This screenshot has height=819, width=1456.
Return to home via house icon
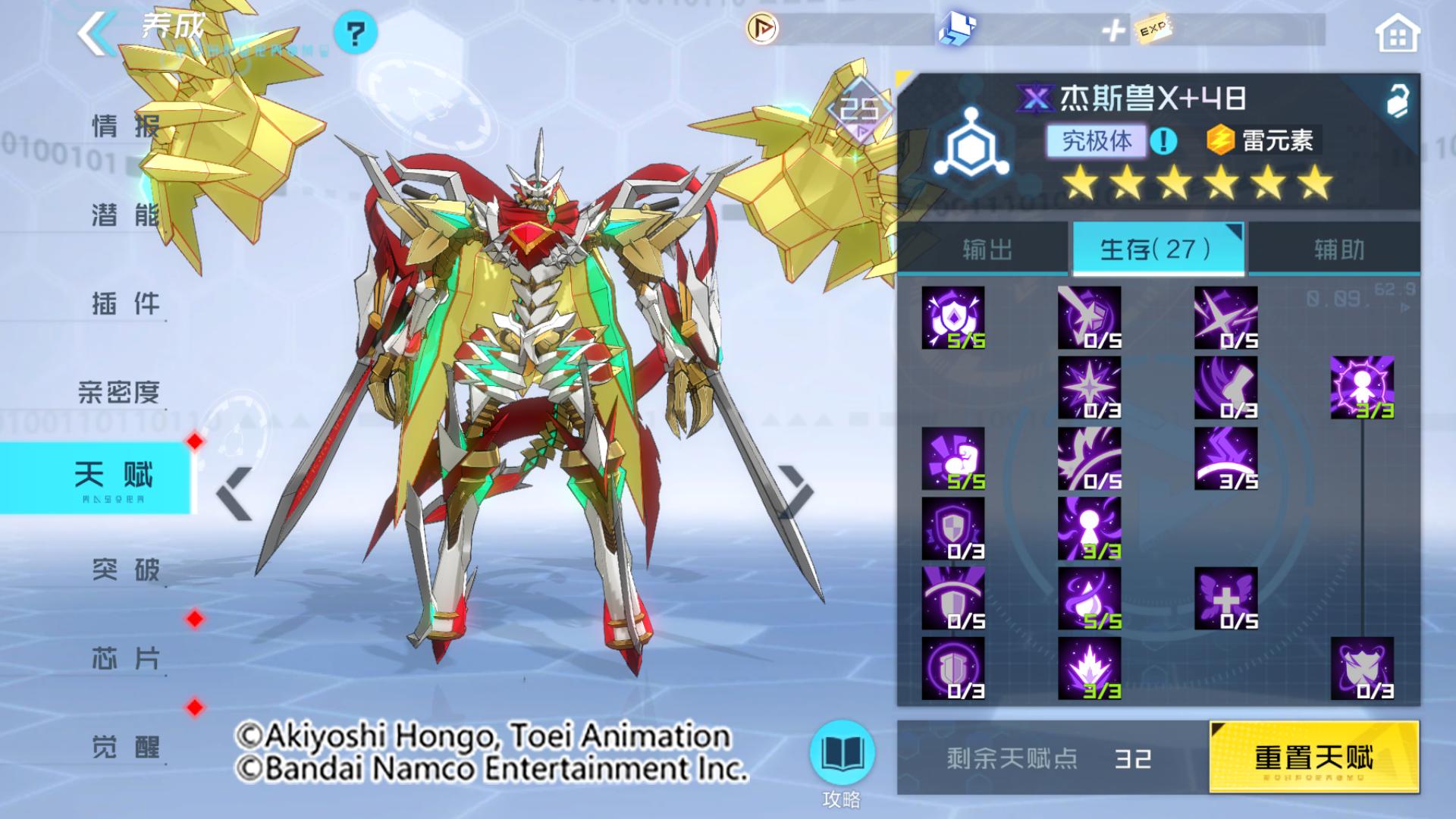1397,34
